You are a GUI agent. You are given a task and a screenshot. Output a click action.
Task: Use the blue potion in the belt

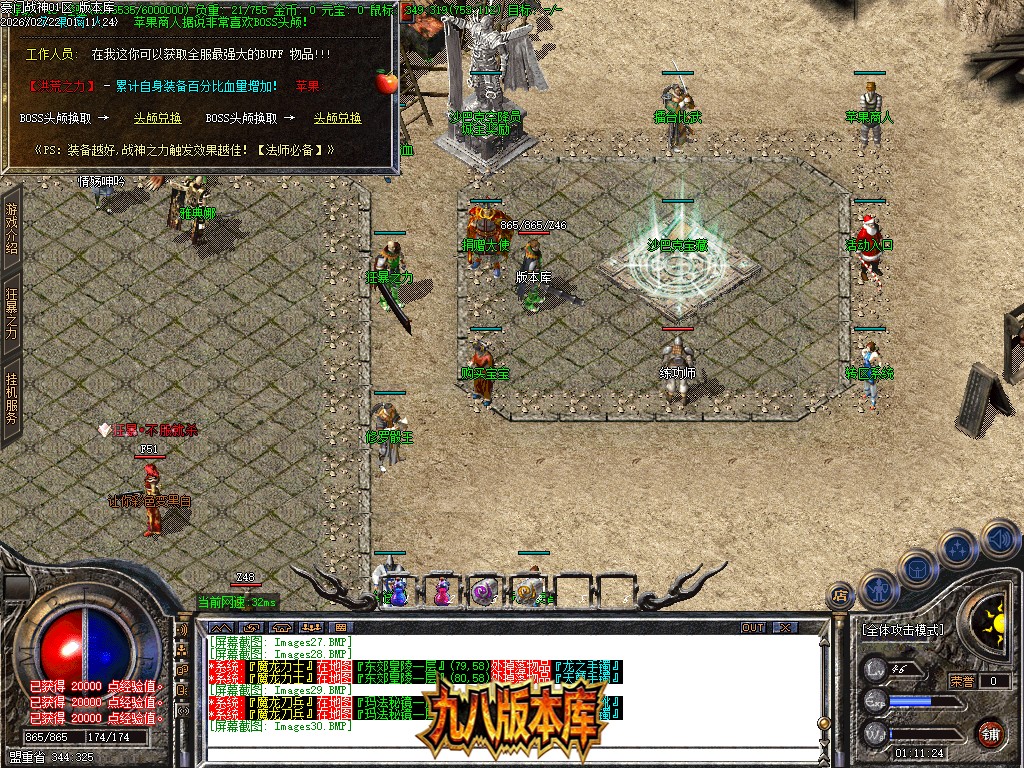click(398, 592)
